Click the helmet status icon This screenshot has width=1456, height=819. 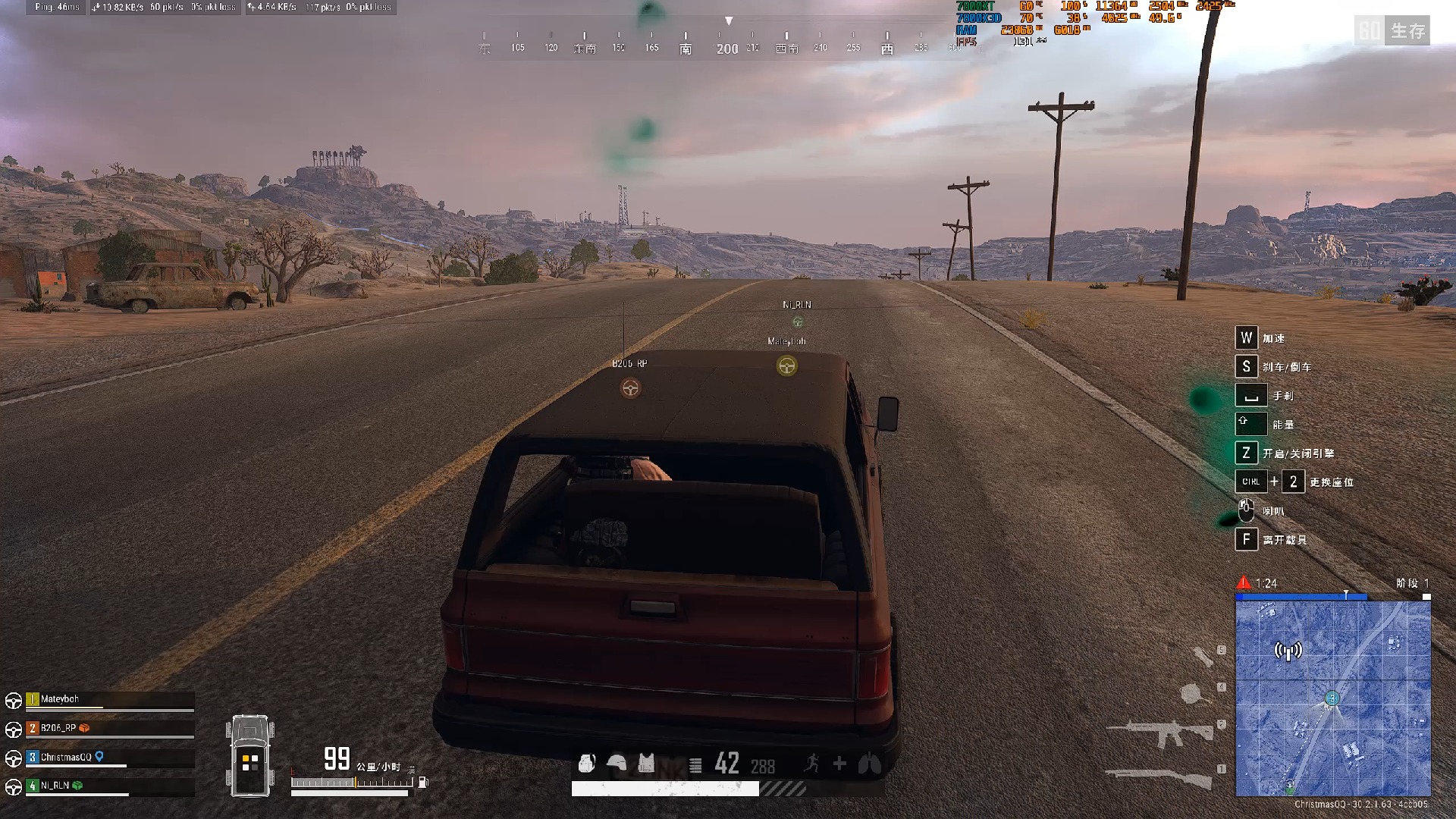click(x=617, y=763)
